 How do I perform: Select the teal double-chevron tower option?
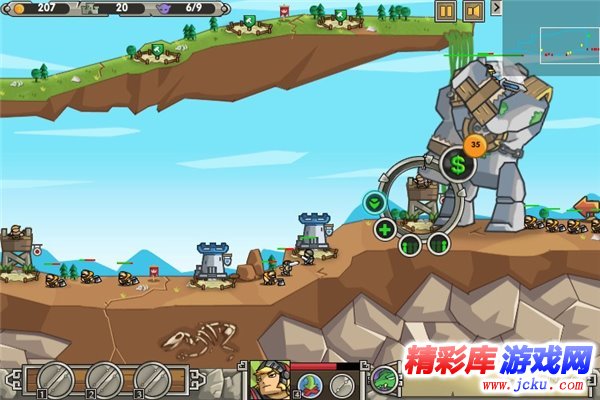[x=374, y=202]
